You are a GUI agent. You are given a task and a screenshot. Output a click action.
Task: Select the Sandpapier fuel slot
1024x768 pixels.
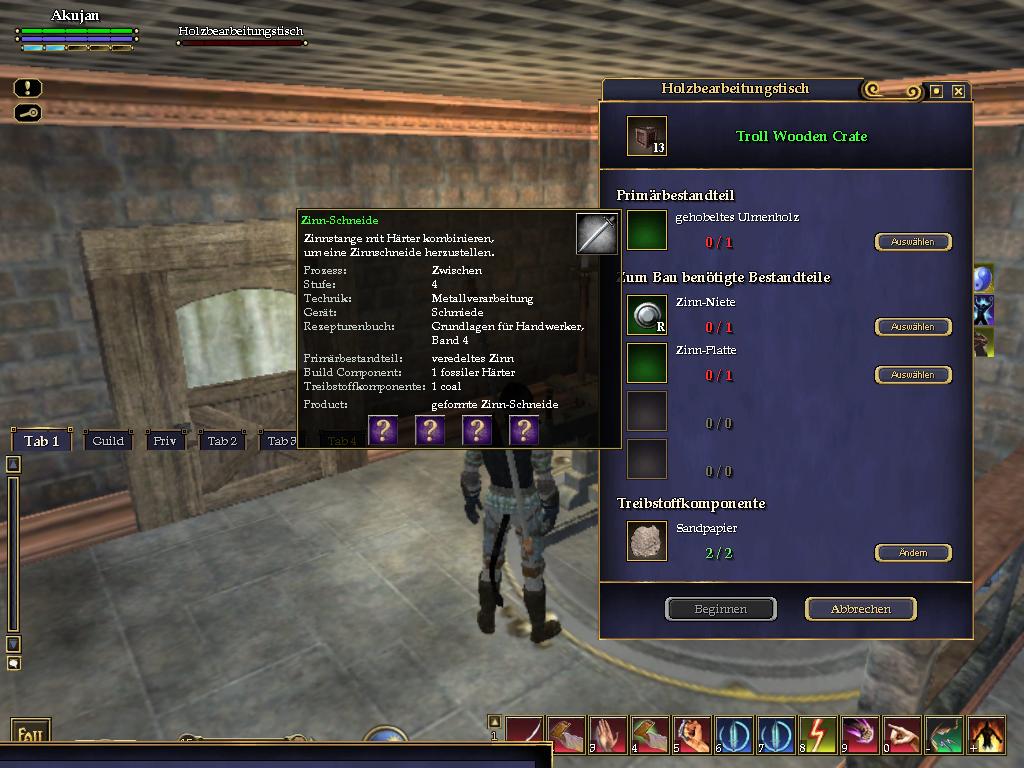[646, 541]
